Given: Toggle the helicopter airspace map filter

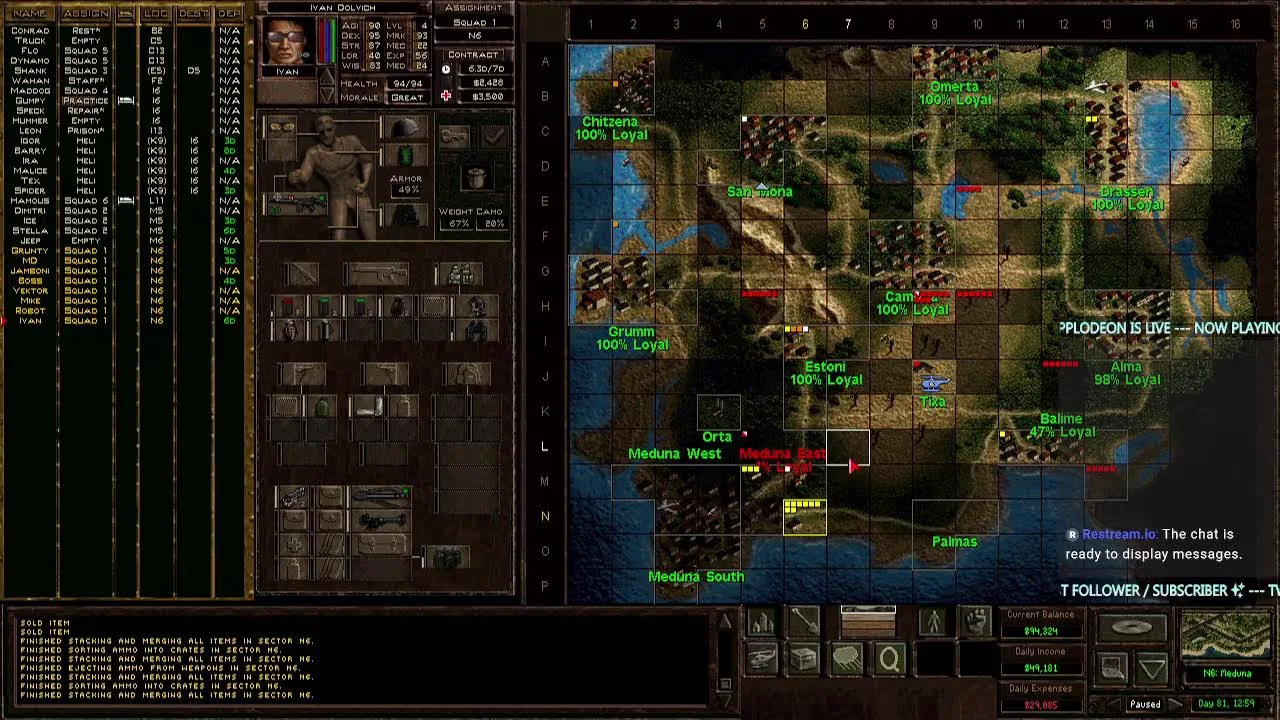Looking at the screenshot, I should [762, 658].
